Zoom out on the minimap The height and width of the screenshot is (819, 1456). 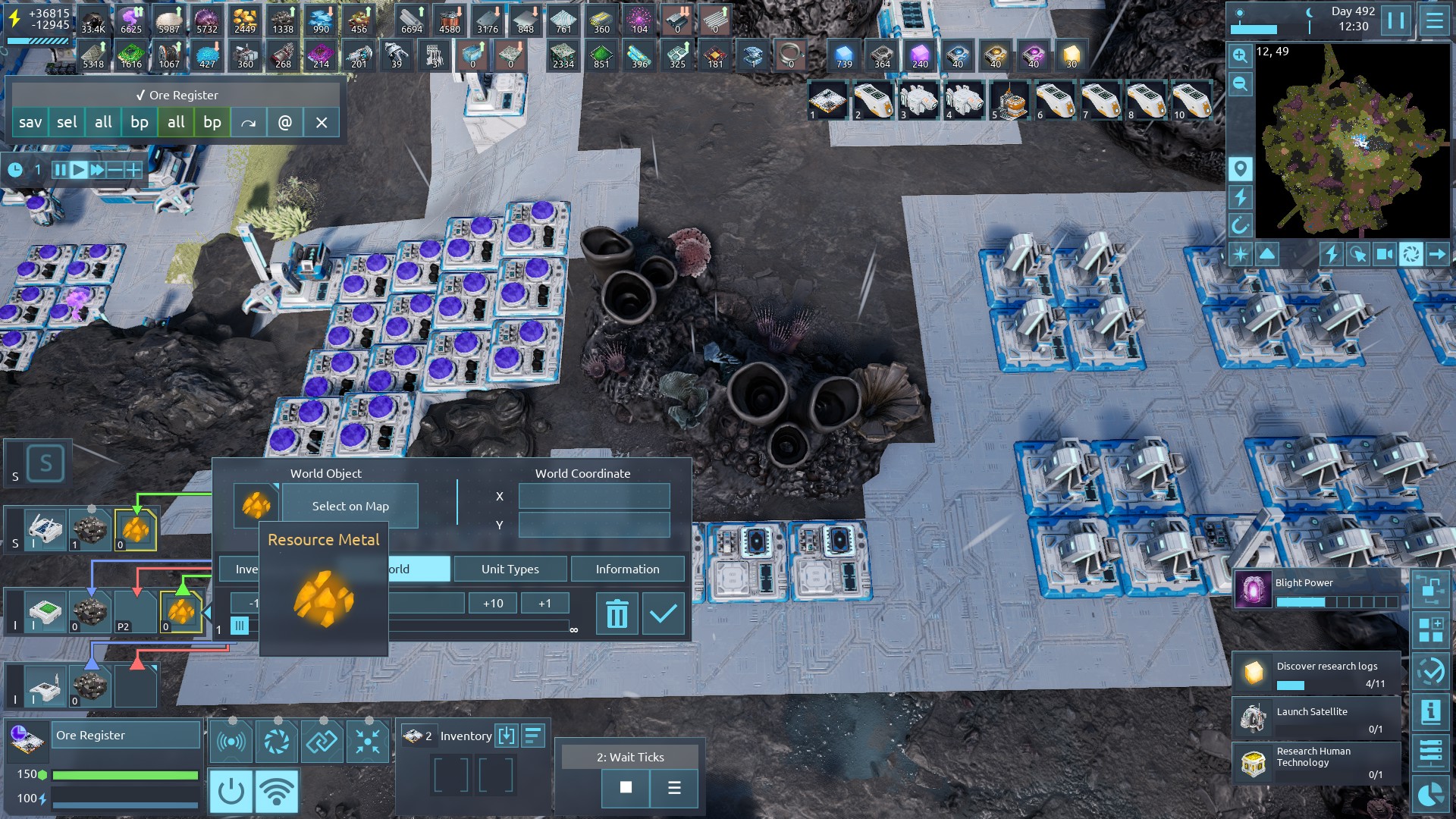click(x=1240, y=83)
